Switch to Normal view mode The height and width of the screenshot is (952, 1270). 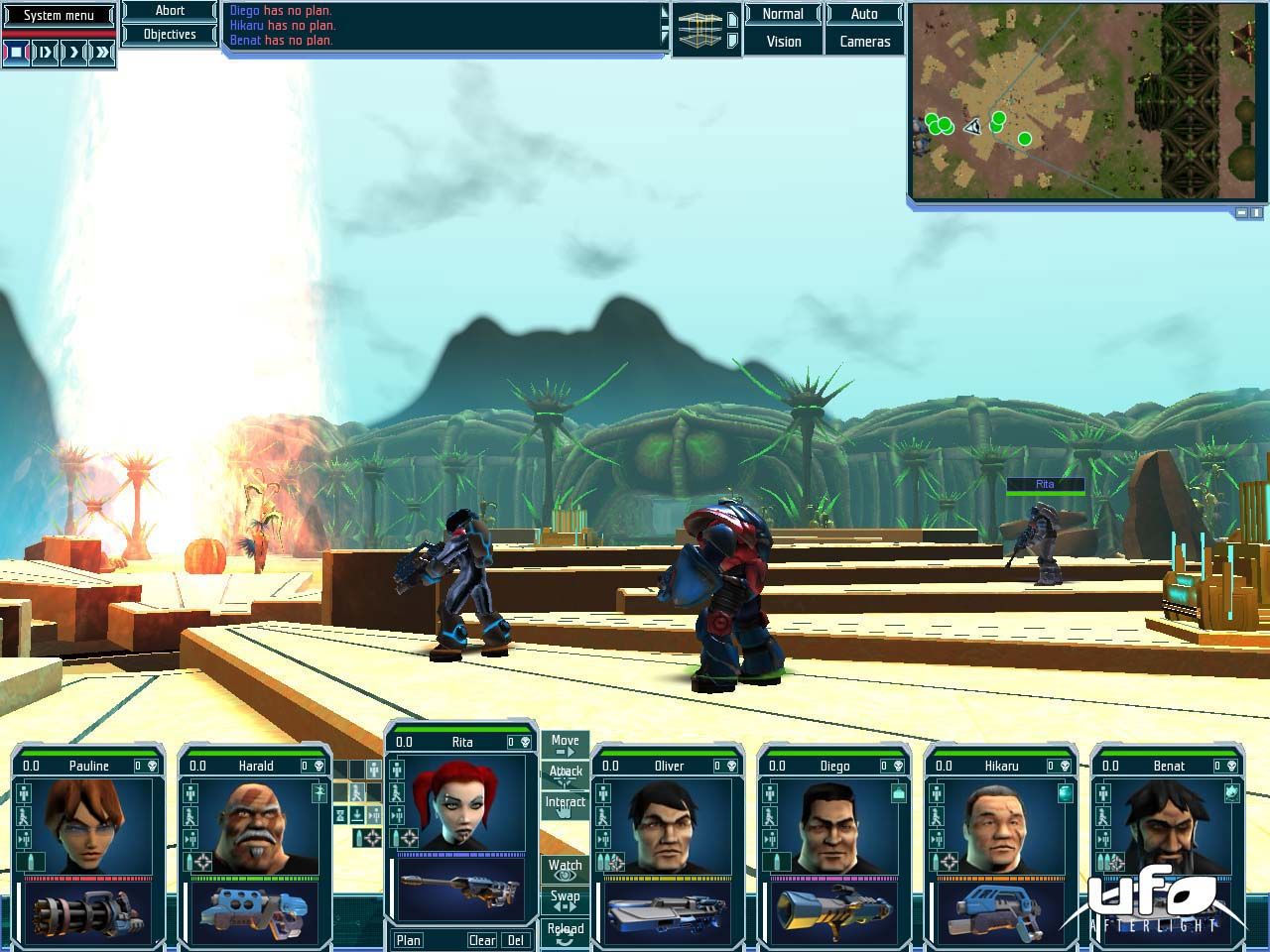[x=783, y=14]
